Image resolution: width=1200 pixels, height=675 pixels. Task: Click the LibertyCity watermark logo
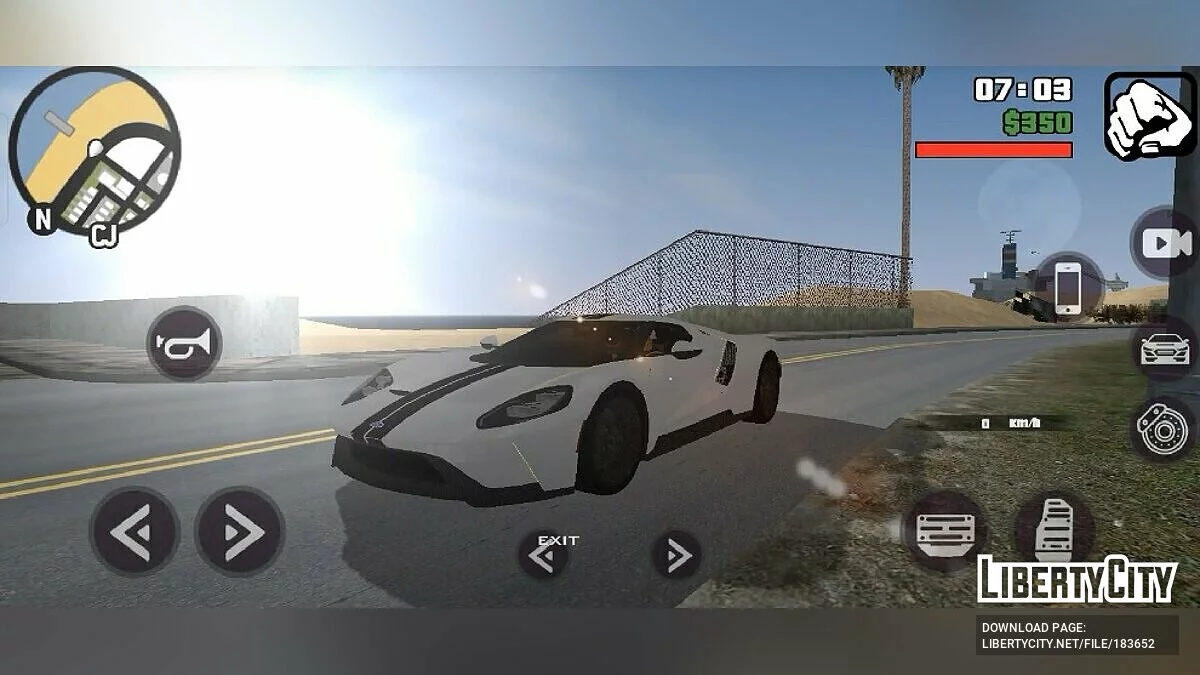point(1076,579)
